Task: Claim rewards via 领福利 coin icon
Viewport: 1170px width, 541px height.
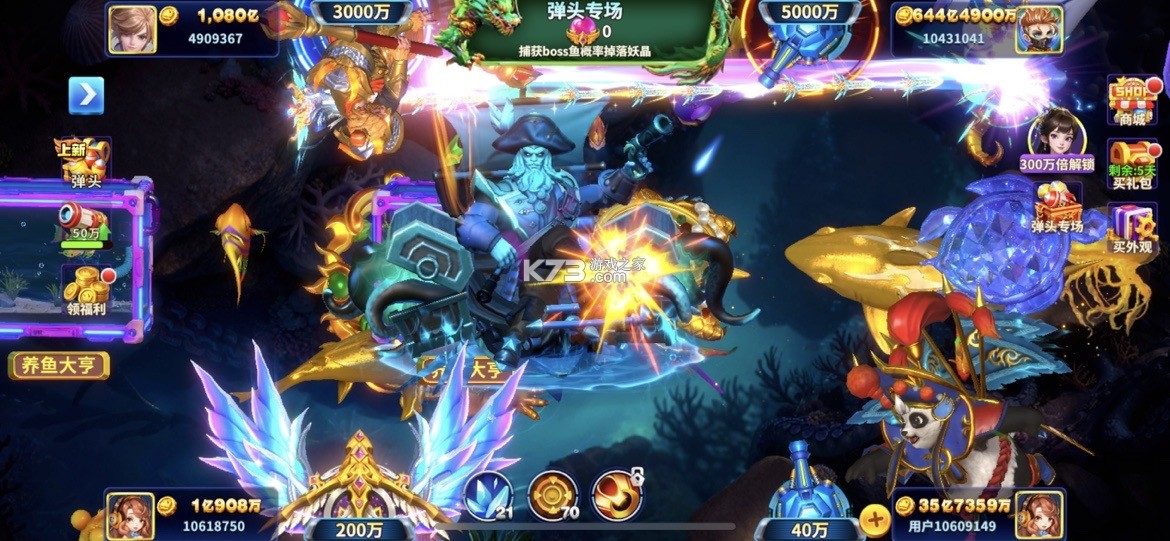Action: point(86,289)
